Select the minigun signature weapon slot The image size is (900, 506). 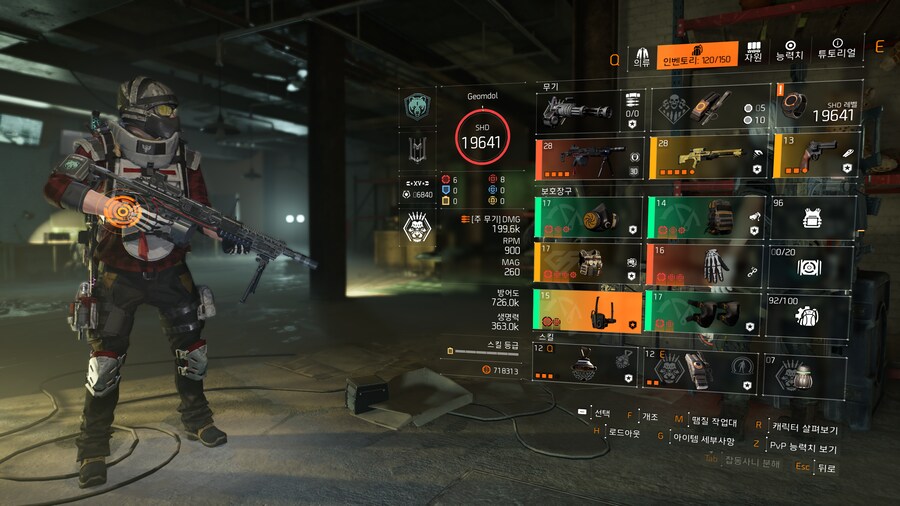[x=588, y=109]
